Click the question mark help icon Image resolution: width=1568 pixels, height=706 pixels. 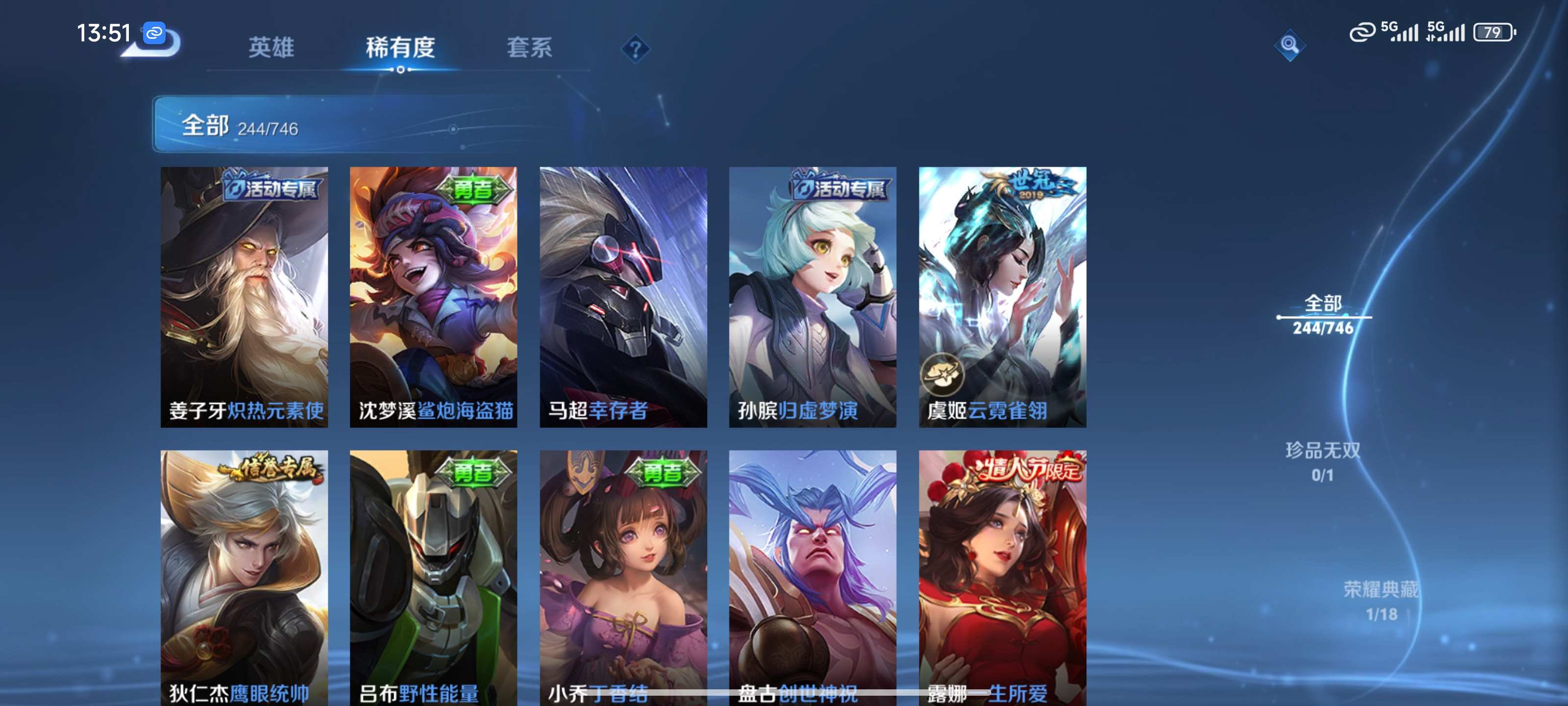click(635, 49)
